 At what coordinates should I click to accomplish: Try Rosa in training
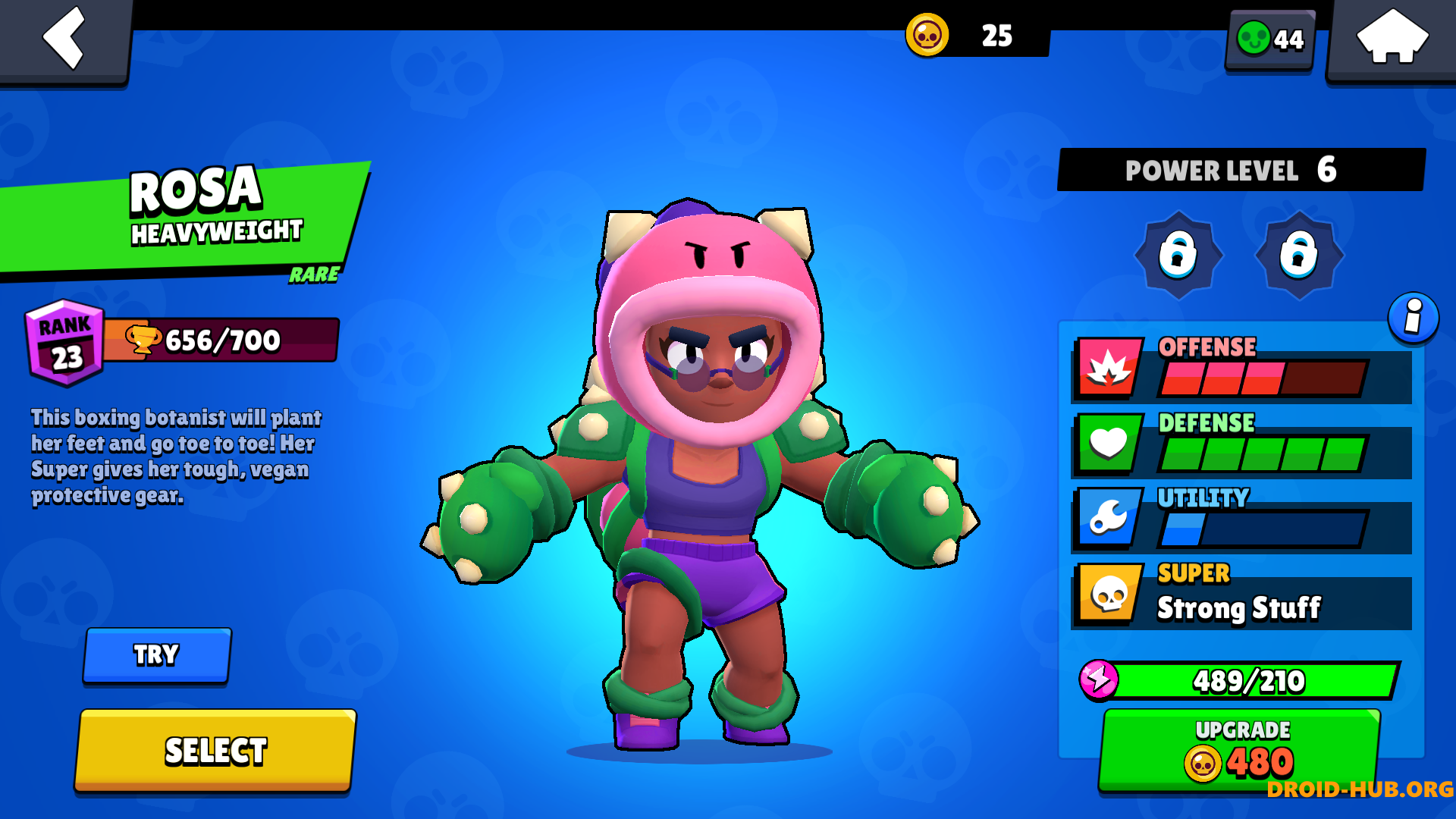[157, 655]
